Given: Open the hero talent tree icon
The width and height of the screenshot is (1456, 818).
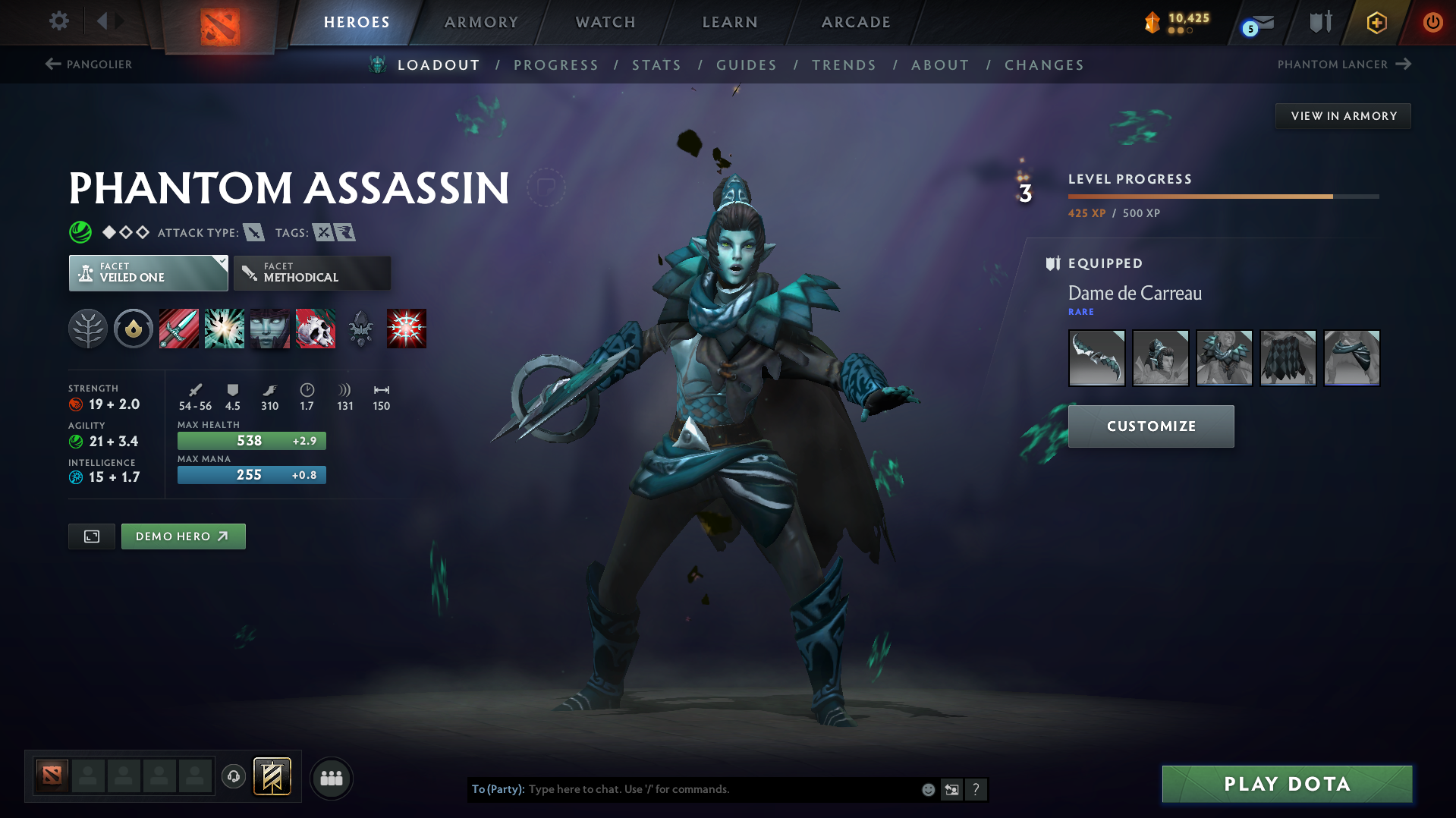Looking at the screenshot, I should point(88,329).
